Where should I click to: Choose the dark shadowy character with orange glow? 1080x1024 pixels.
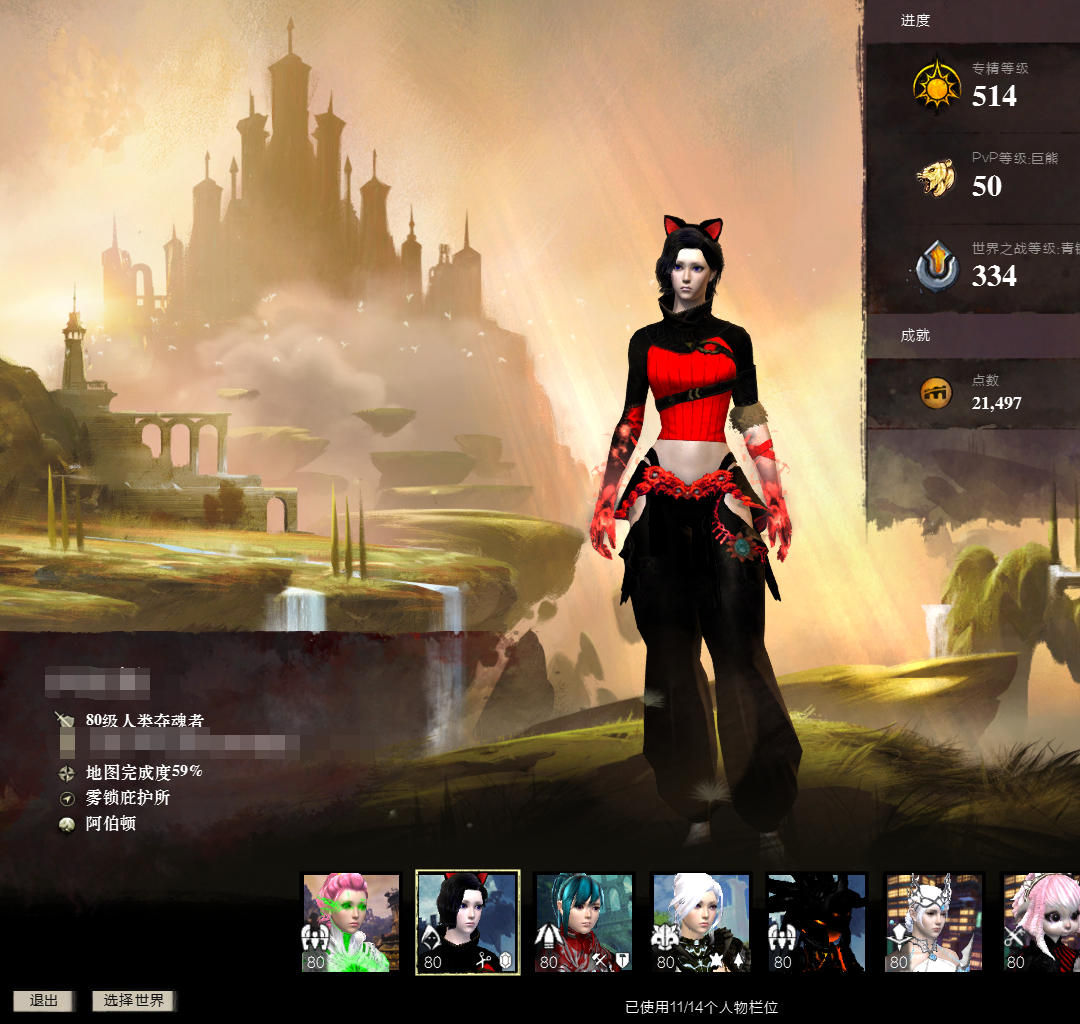817,923
